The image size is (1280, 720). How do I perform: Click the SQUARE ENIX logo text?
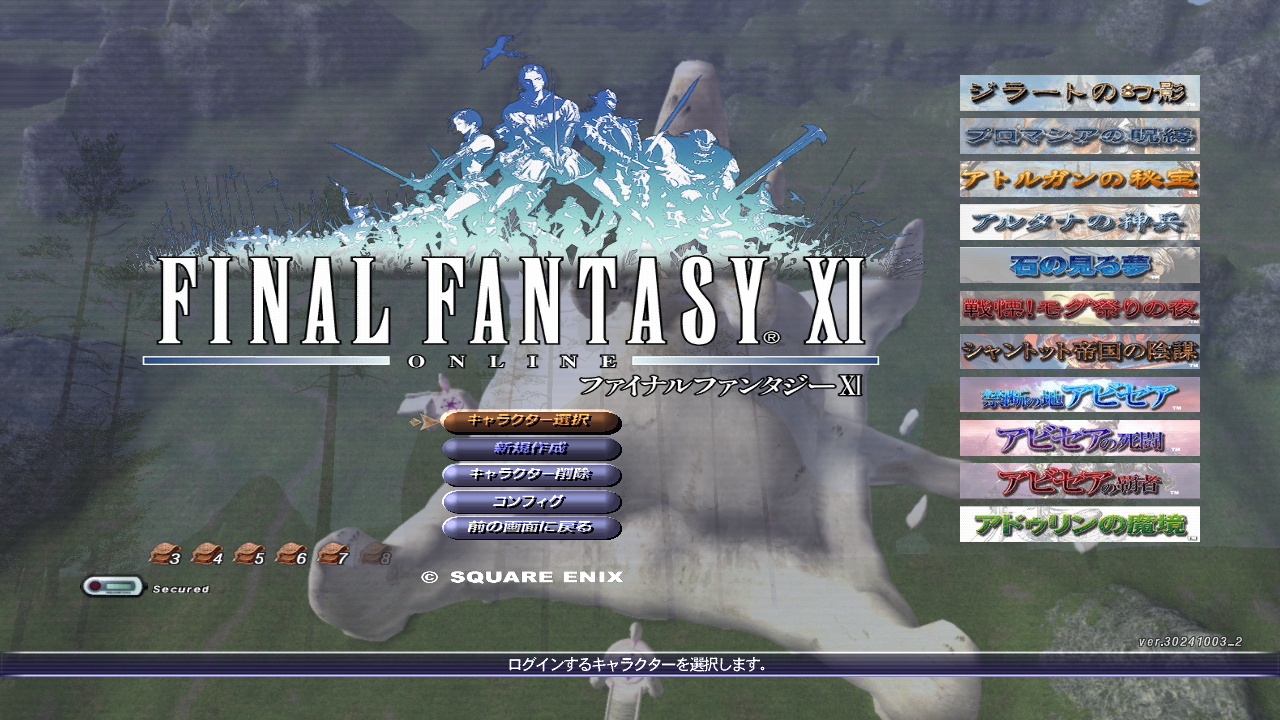[x=524, y=576]
